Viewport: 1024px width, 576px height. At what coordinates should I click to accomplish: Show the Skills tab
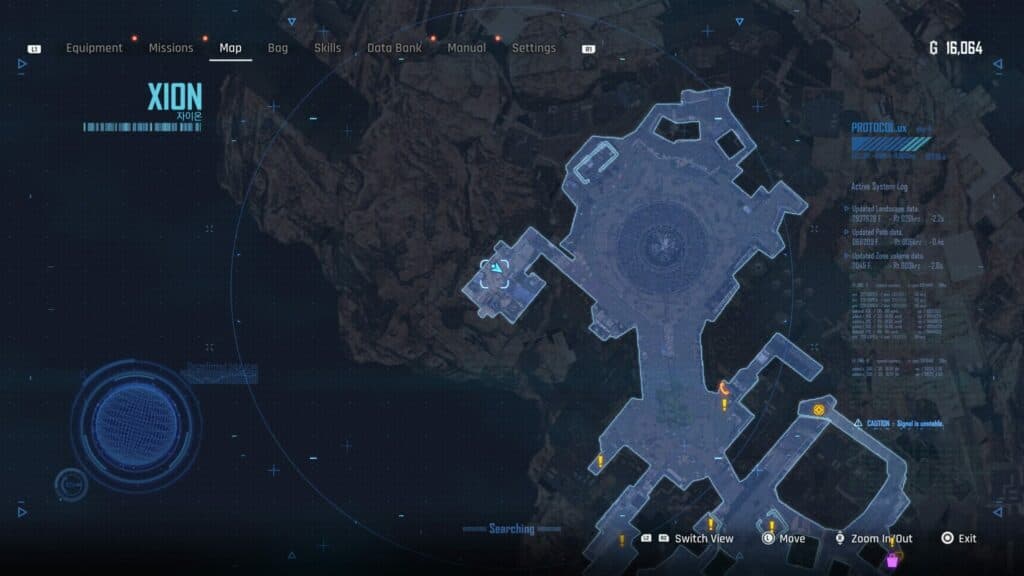pyautogui.click(x=327, y=48)
